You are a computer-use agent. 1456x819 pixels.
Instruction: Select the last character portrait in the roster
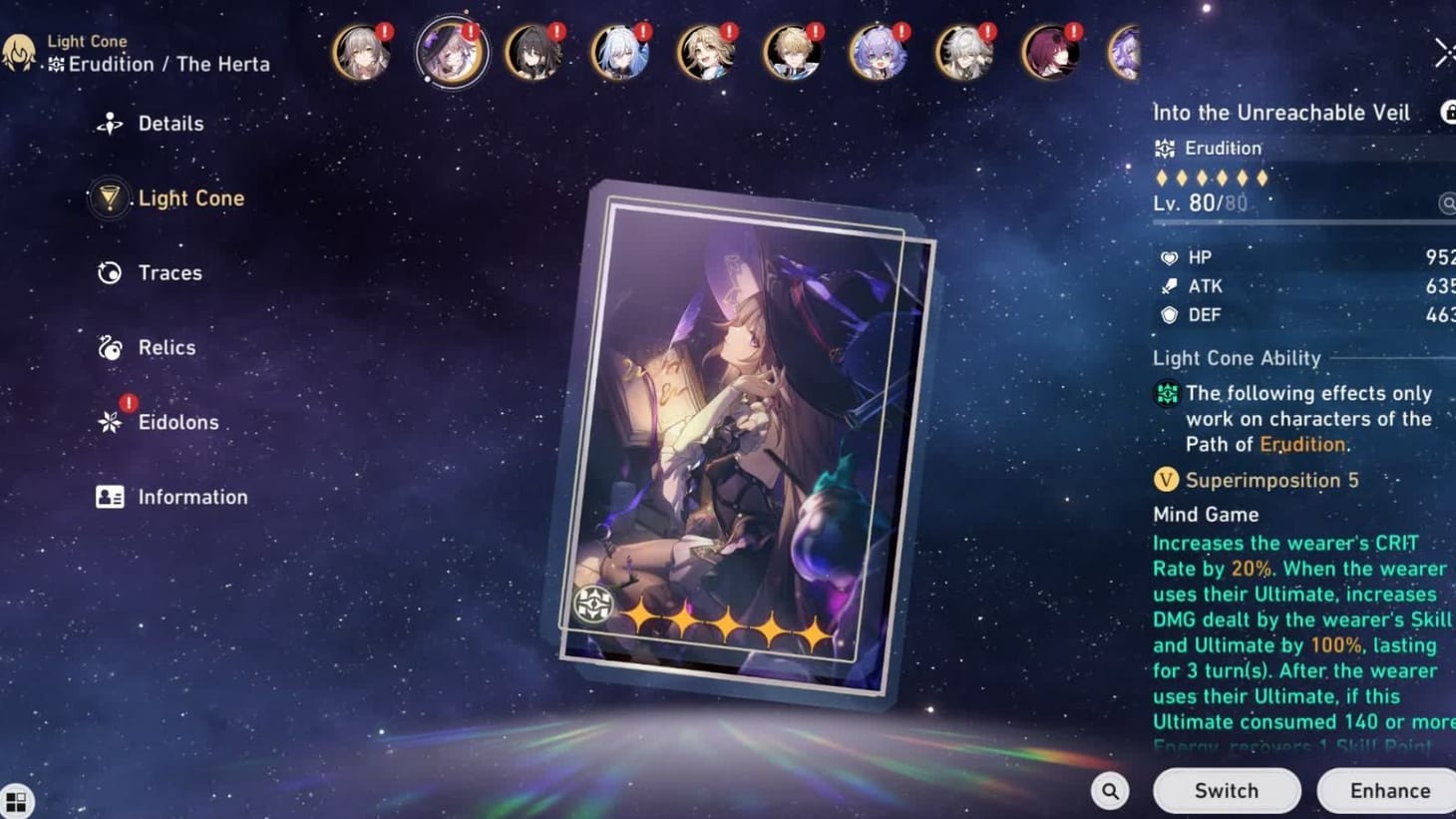click(1125, 53)
